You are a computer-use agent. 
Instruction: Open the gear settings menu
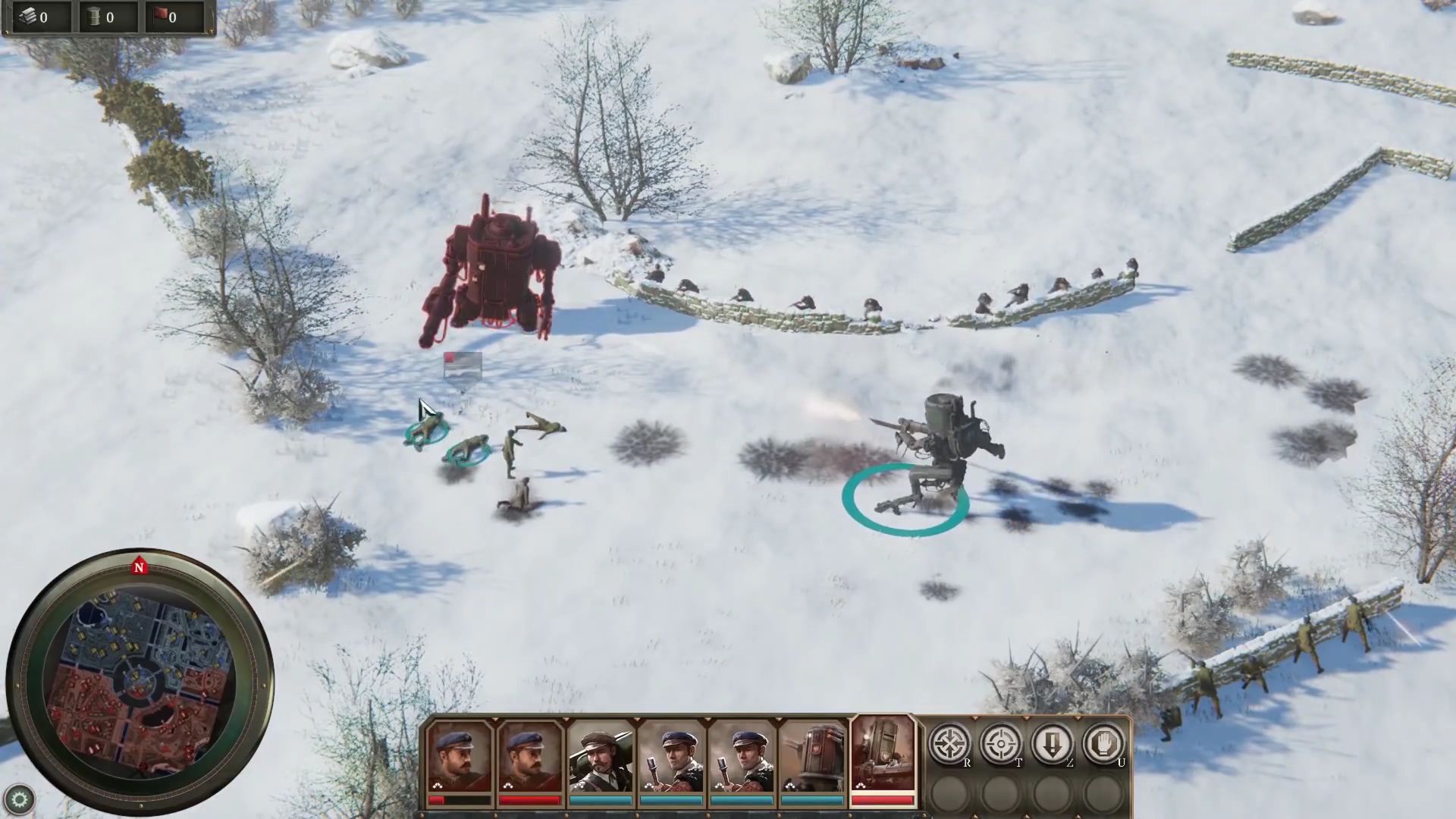pyautogui.click(x=19, y=799)
